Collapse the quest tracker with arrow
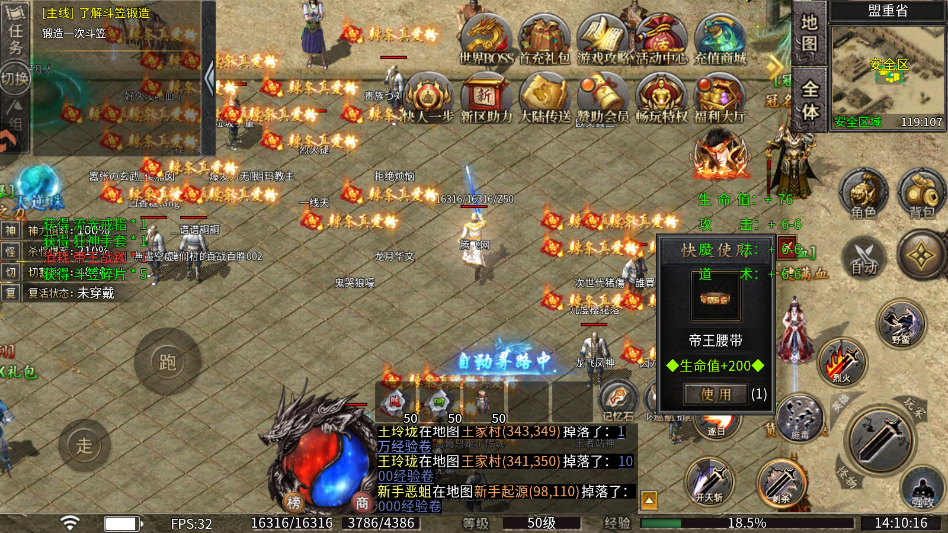948x533 pixels. (x=209, y=78)
